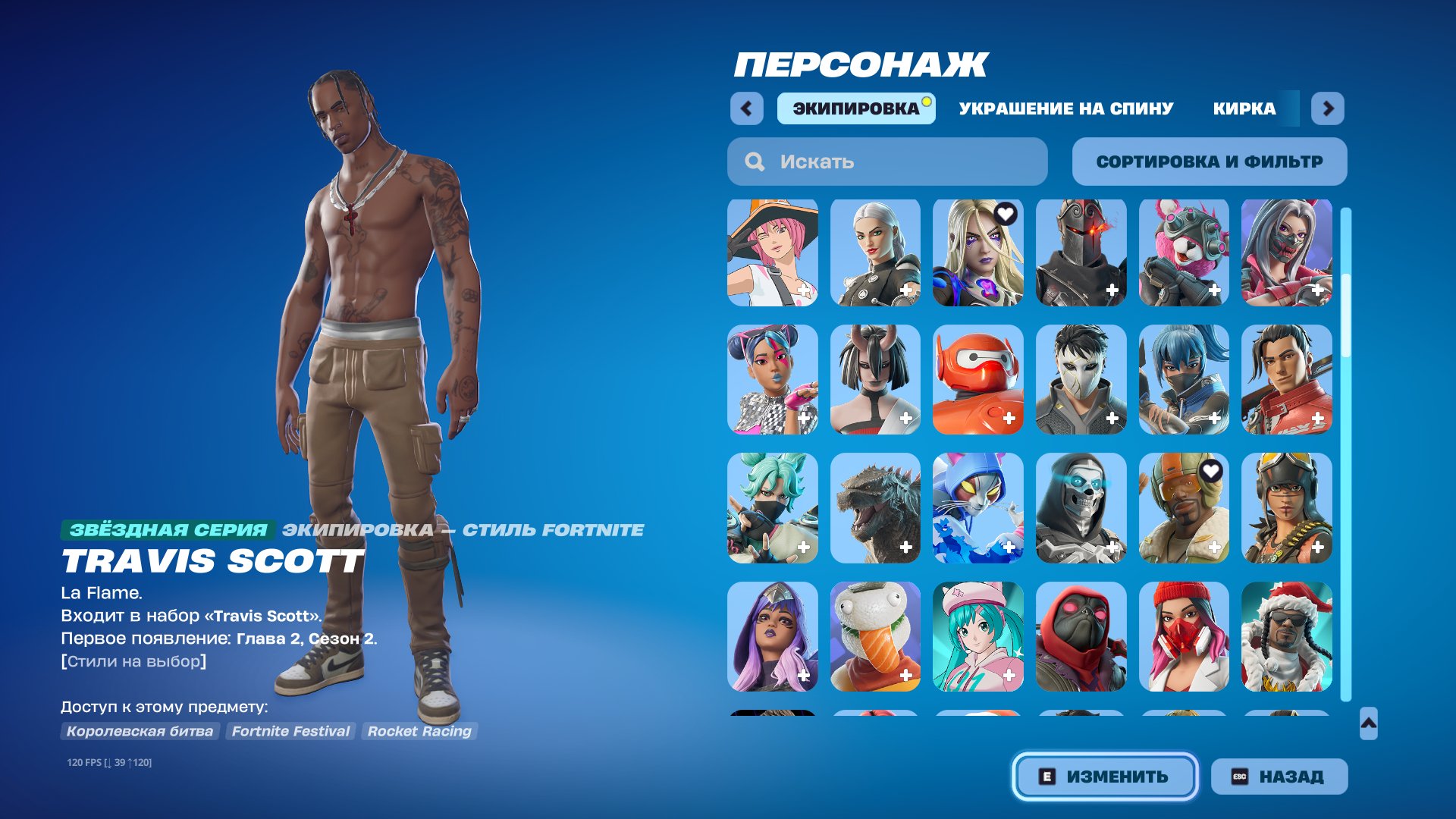Click the left arrow to browse category tabs
Image resolution: width=1456 pixels, height=819 pixels.
747,108
